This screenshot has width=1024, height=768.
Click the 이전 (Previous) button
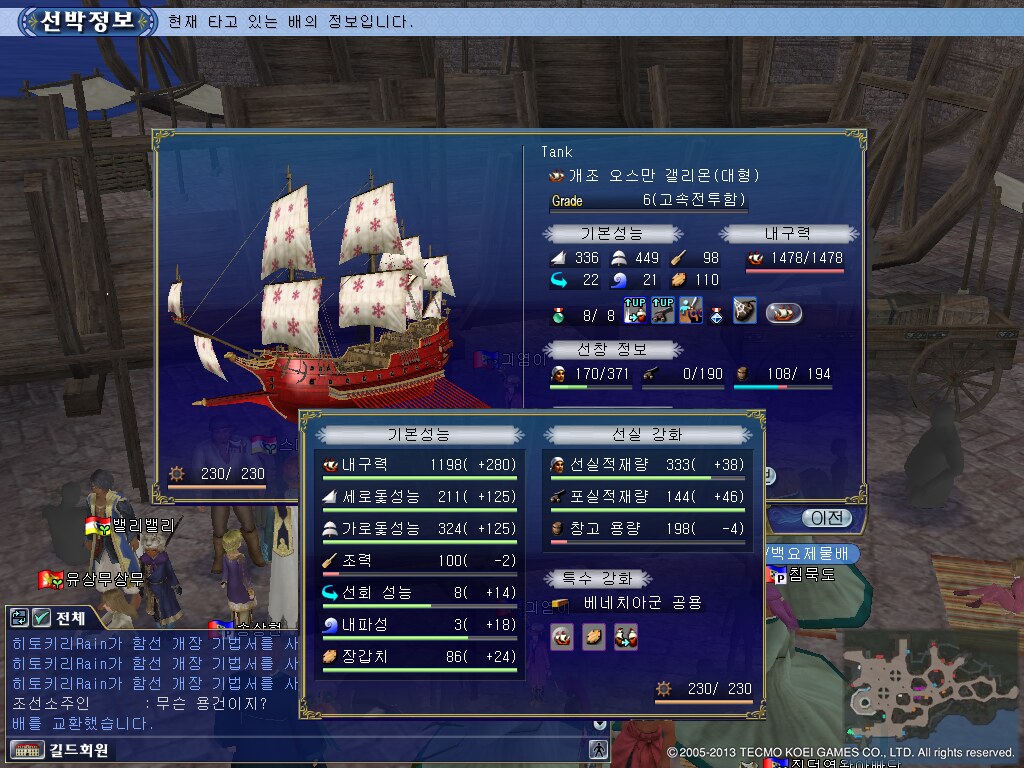[x=825, y=518]
